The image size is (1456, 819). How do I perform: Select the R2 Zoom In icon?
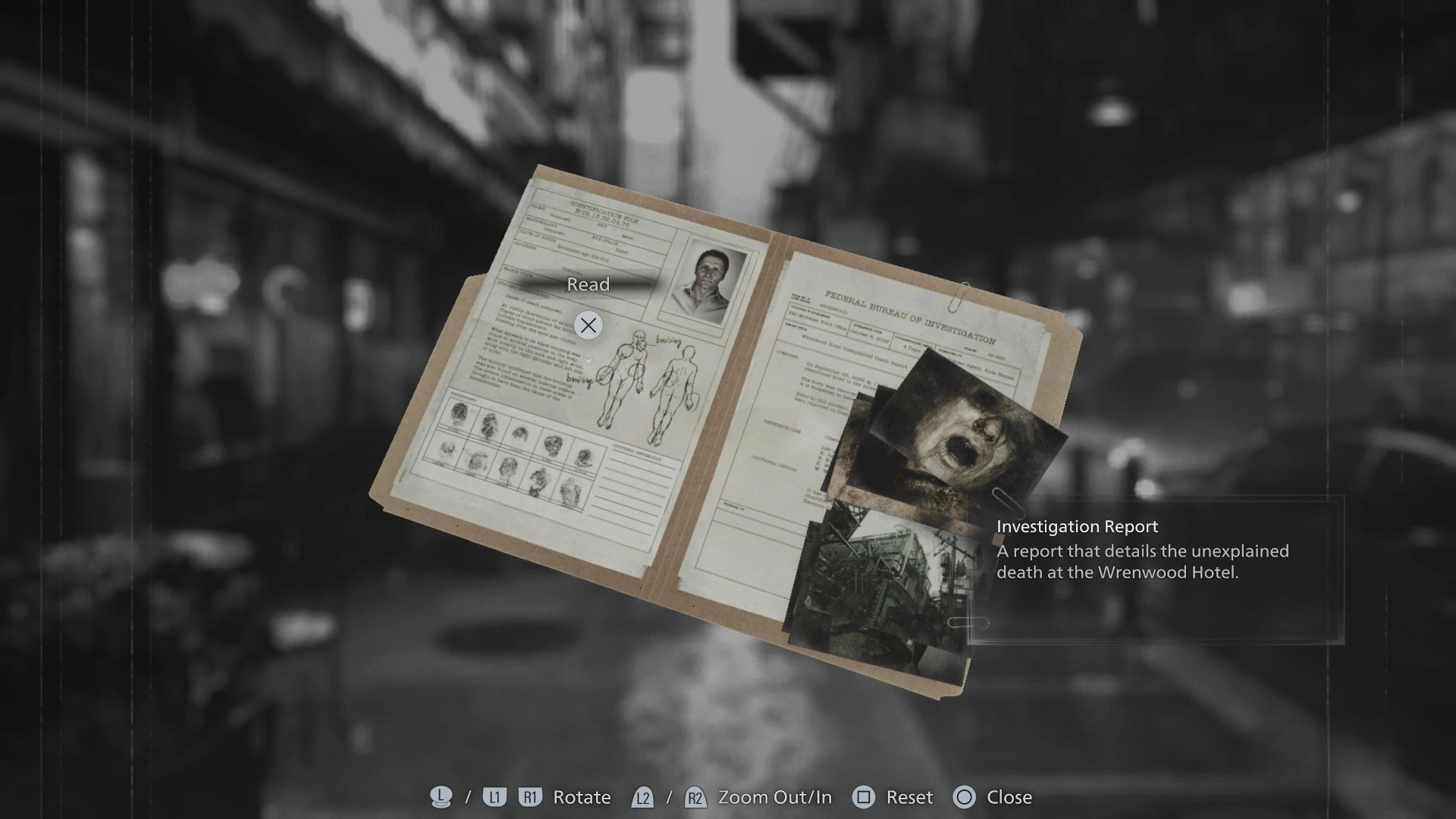(x=692, y=797)
